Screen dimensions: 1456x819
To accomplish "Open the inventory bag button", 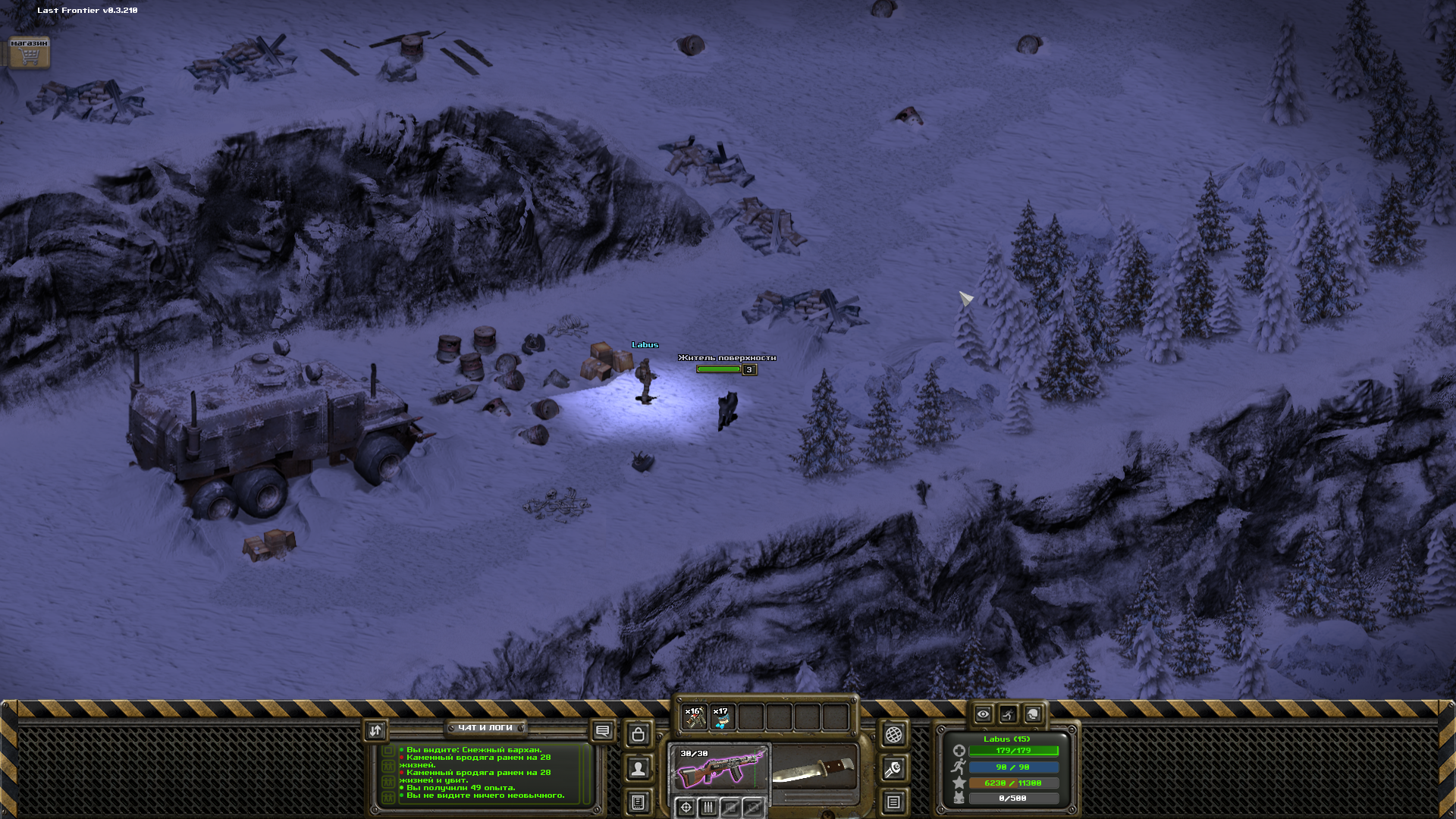I will pos(639,734).
